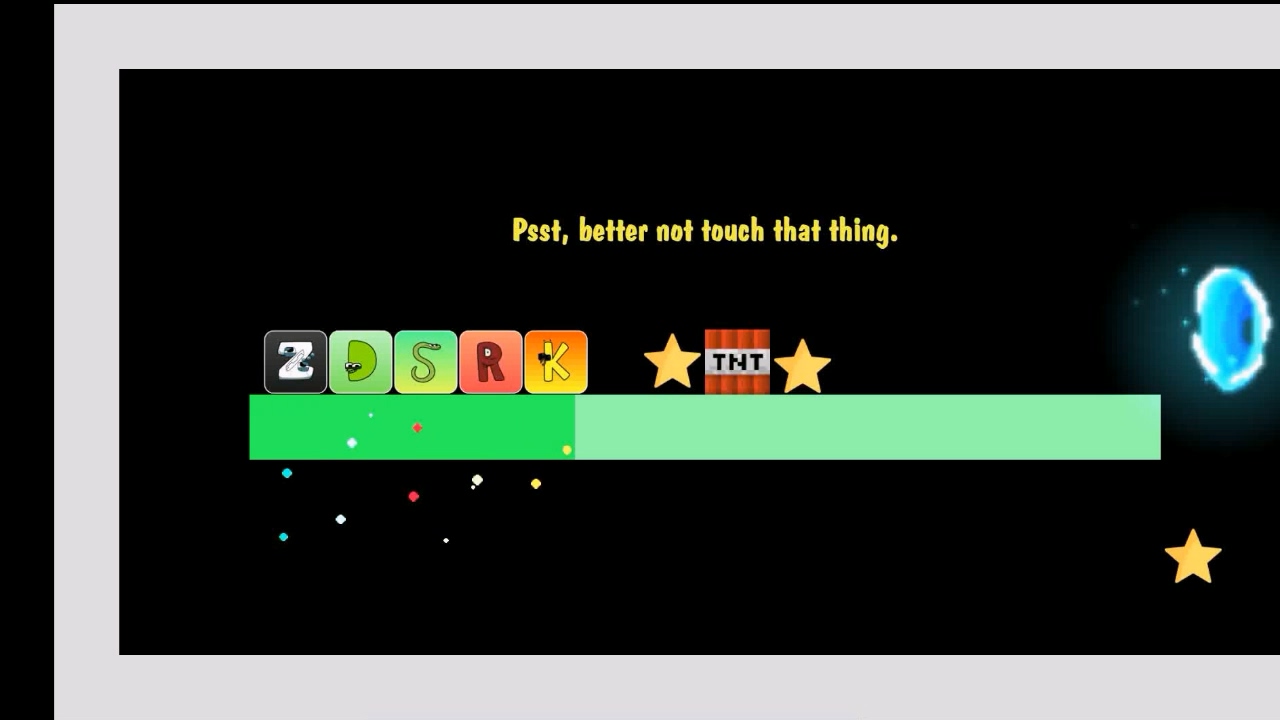Click the snake-shaped letter S tile
Image resolution: width=1280 pixels, height=720 pixels.
(x=425, y=362)
